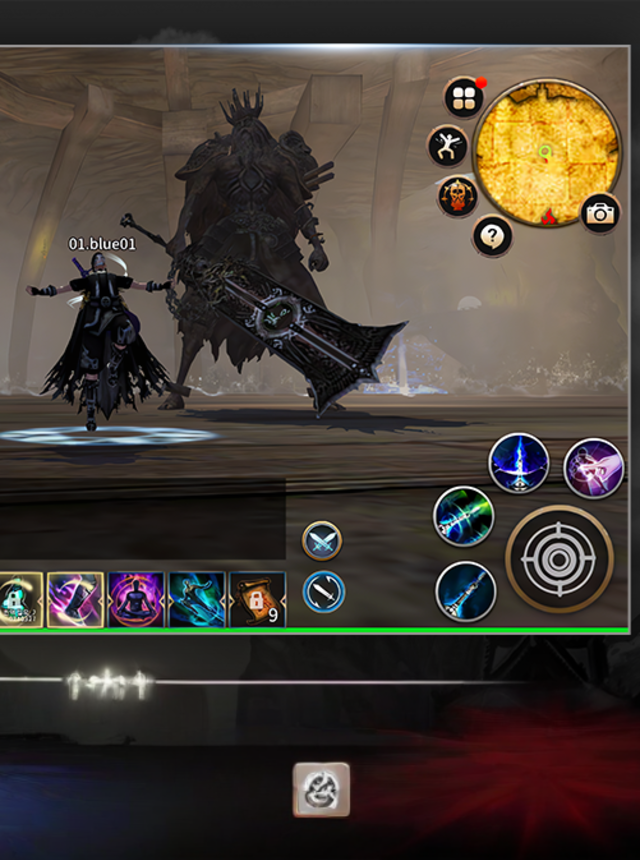Screen dimensions: 640x860
Task: Use the gold-framed skill slot with green ghost
Action: (18, 599)
